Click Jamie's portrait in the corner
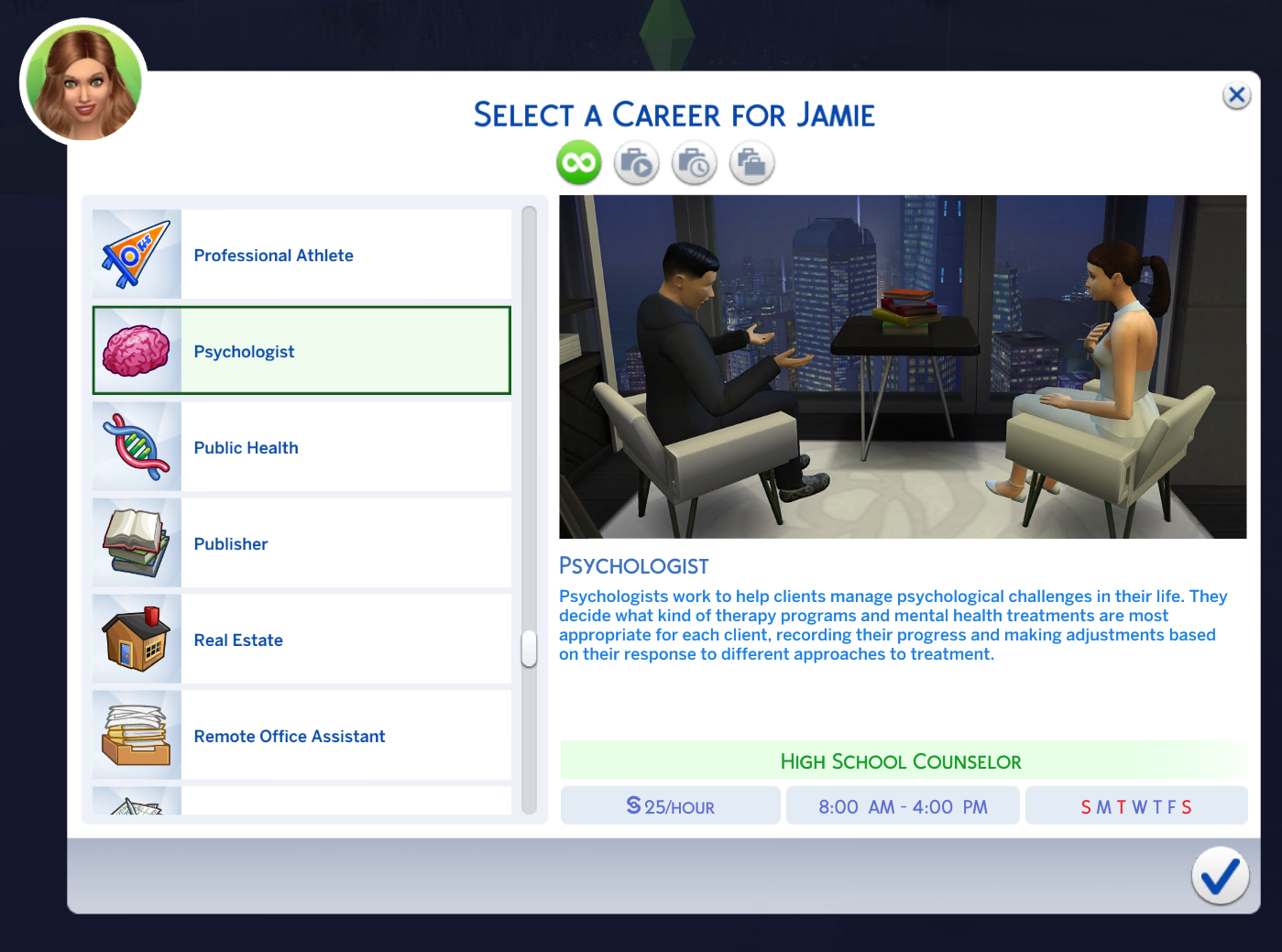This screenshot has height=952, width=1282. tap(82, 82)
